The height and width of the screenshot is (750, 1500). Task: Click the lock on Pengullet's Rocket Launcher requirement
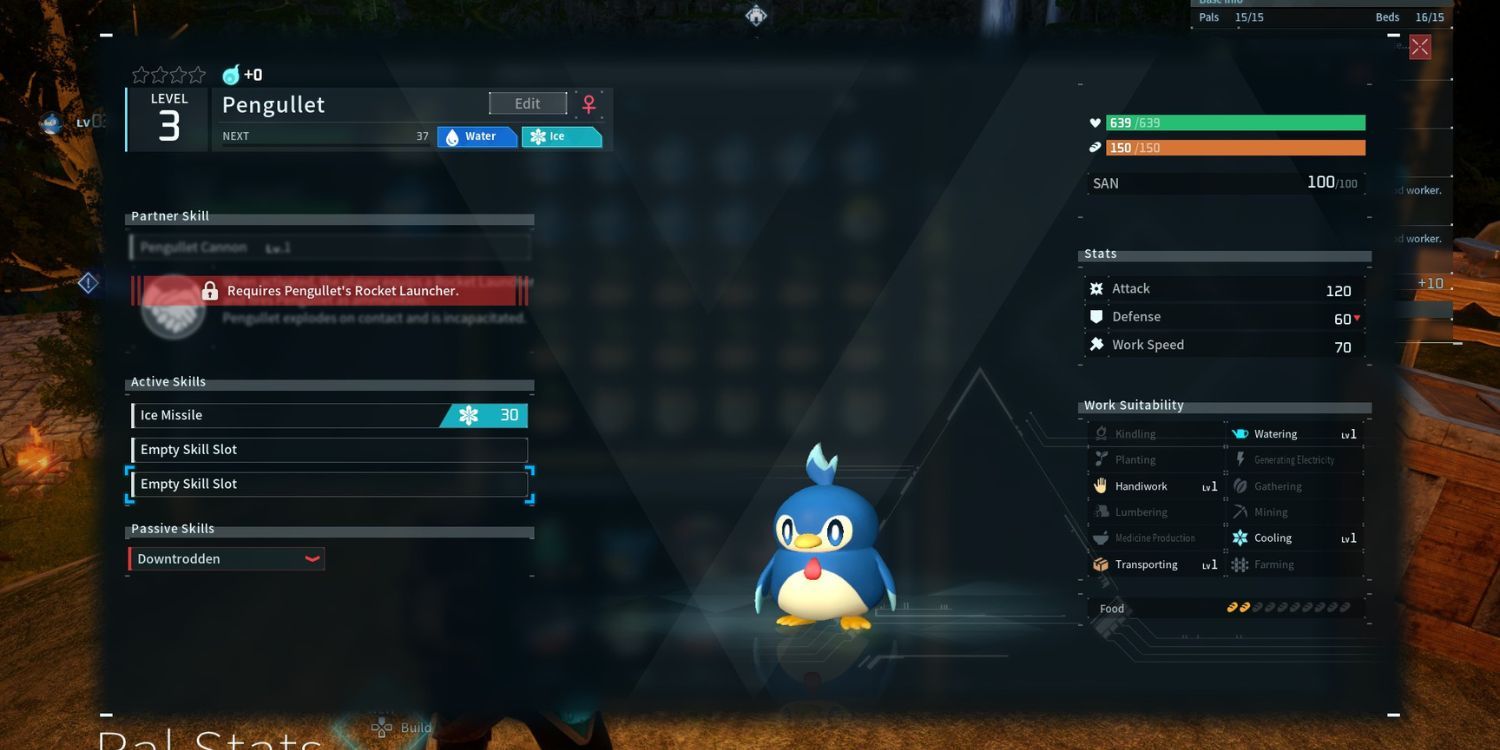(210, 290)
